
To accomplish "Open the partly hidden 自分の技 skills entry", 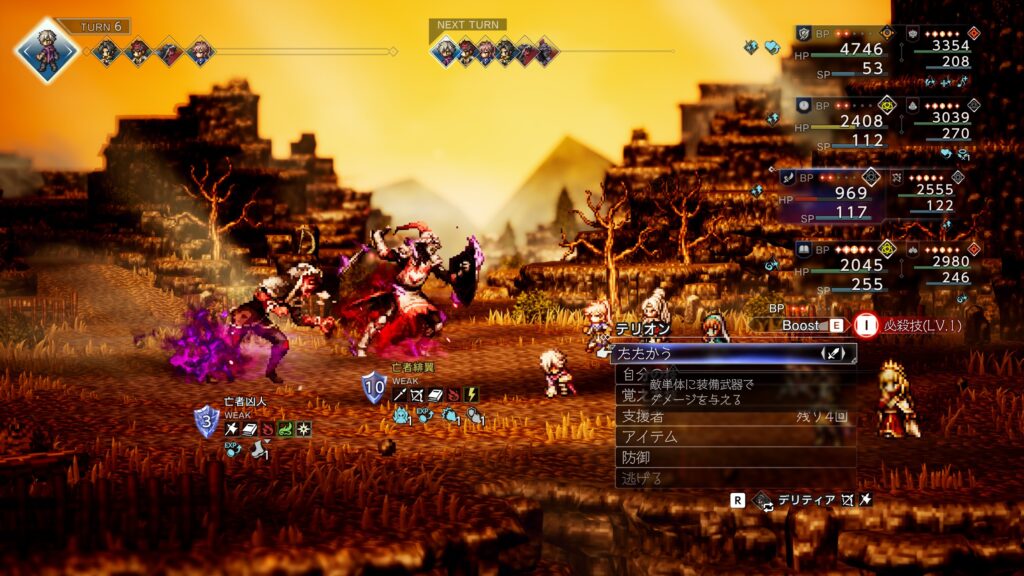I will (633, 374).
